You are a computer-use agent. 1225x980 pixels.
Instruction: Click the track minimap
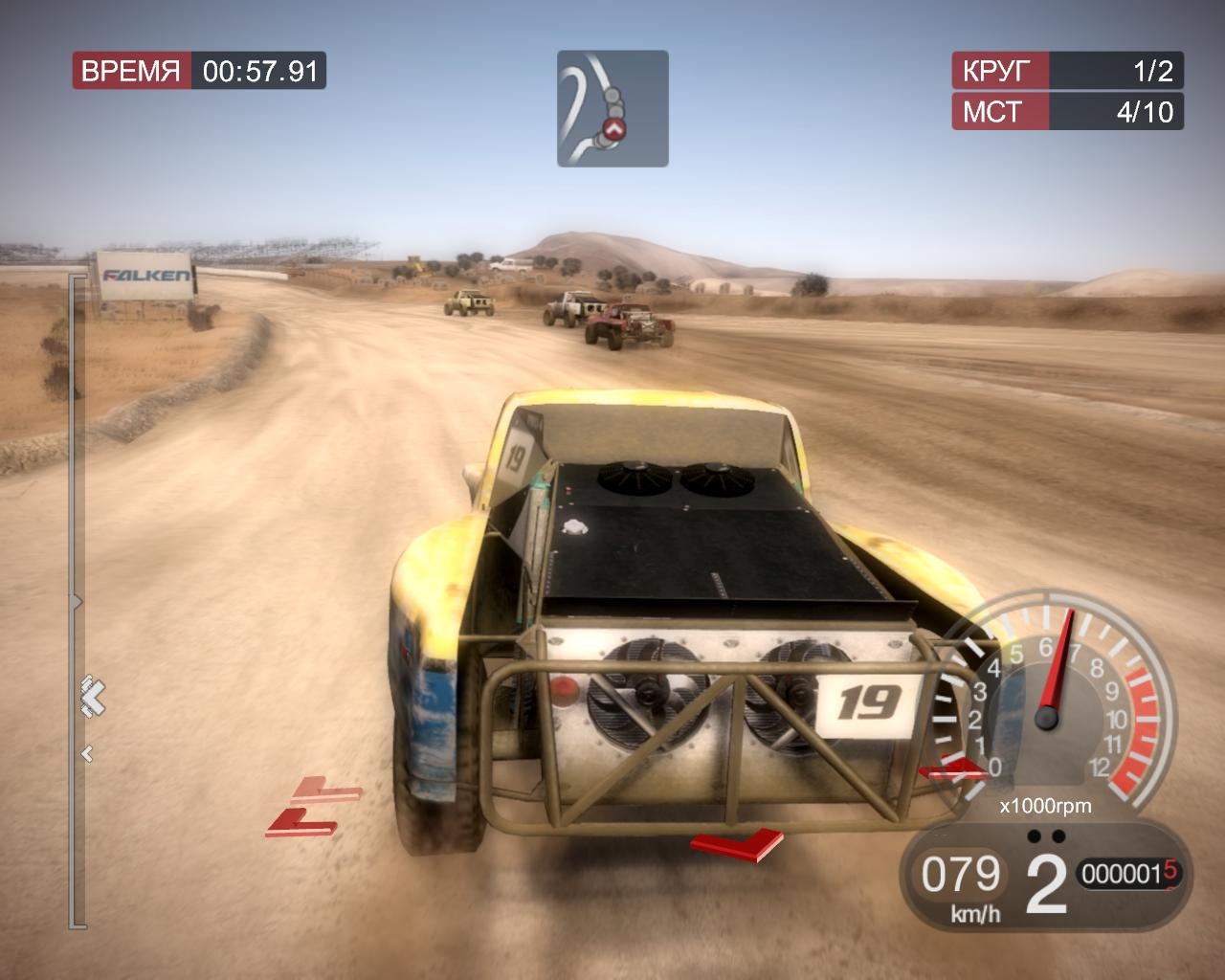tap(612, 108)
